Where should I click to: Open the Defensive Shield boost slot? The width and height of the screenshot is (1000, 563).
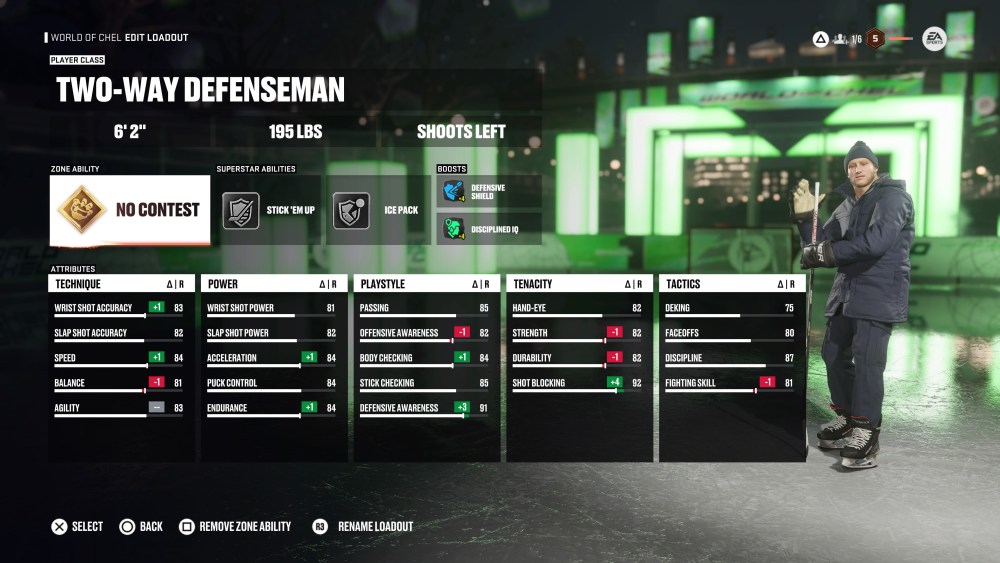[490, 191]
